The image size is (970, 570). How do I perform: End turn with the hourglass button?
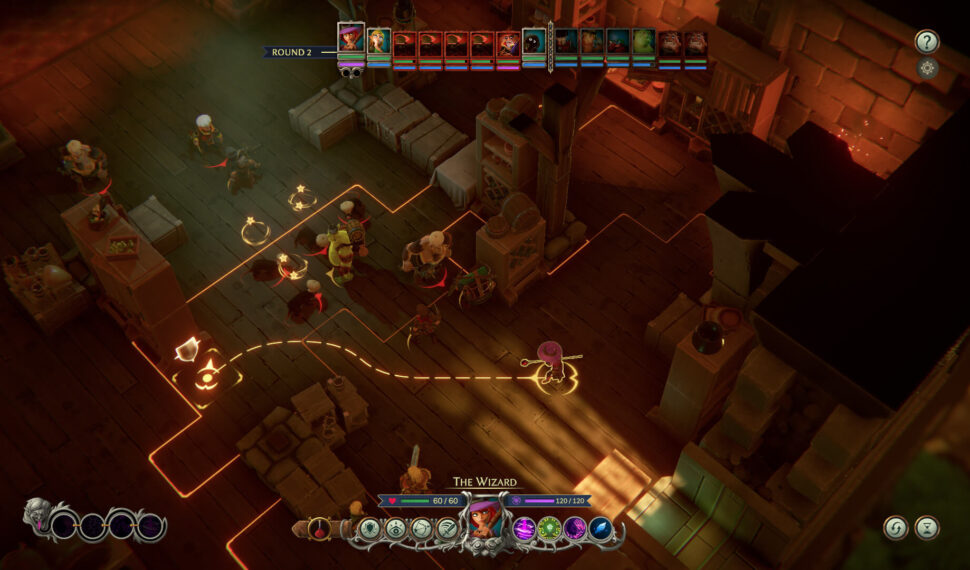927,527
